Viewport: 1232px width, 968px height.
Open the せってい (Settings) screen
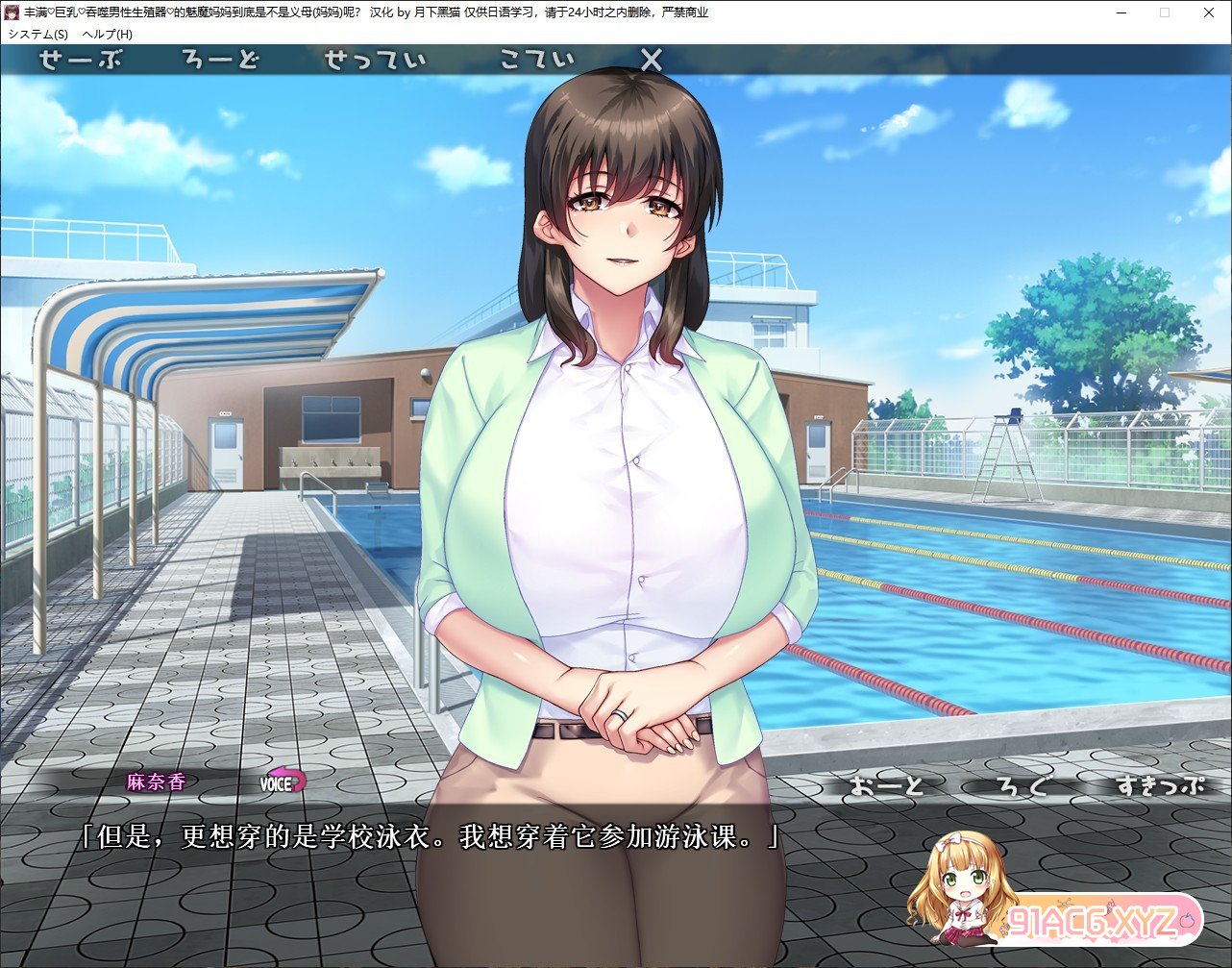pos(375,60)
